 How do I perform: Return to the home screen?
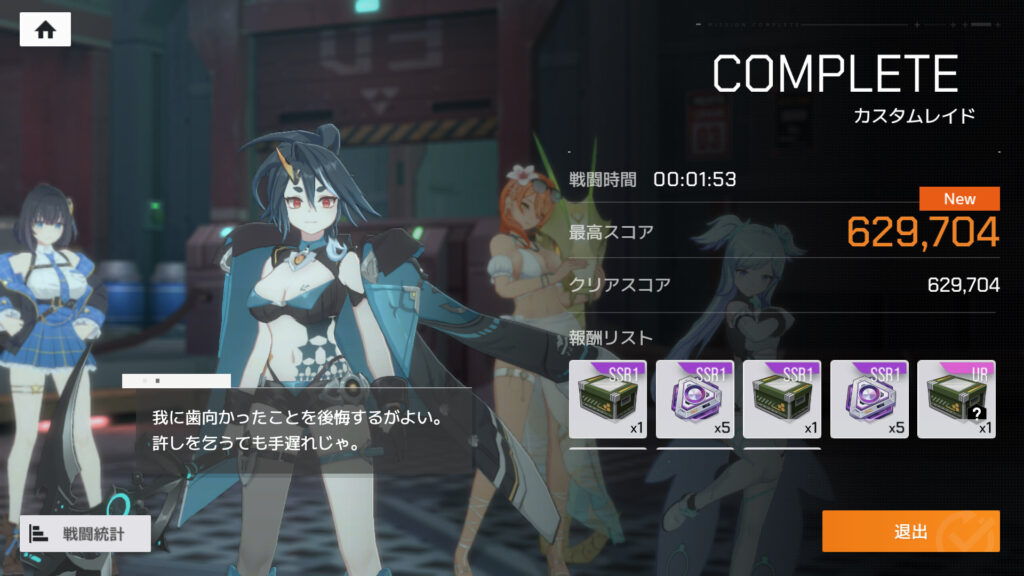[45, 30]
